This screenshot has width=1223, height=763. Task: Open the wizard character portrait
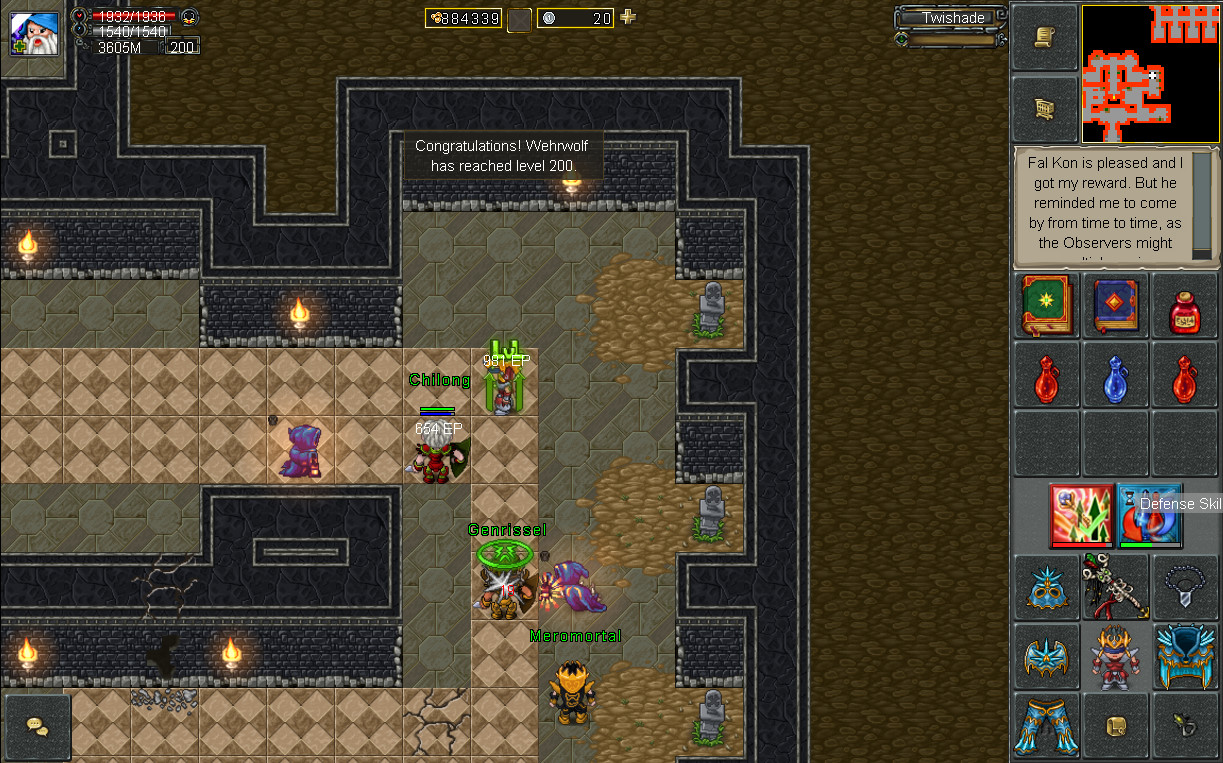32,32
